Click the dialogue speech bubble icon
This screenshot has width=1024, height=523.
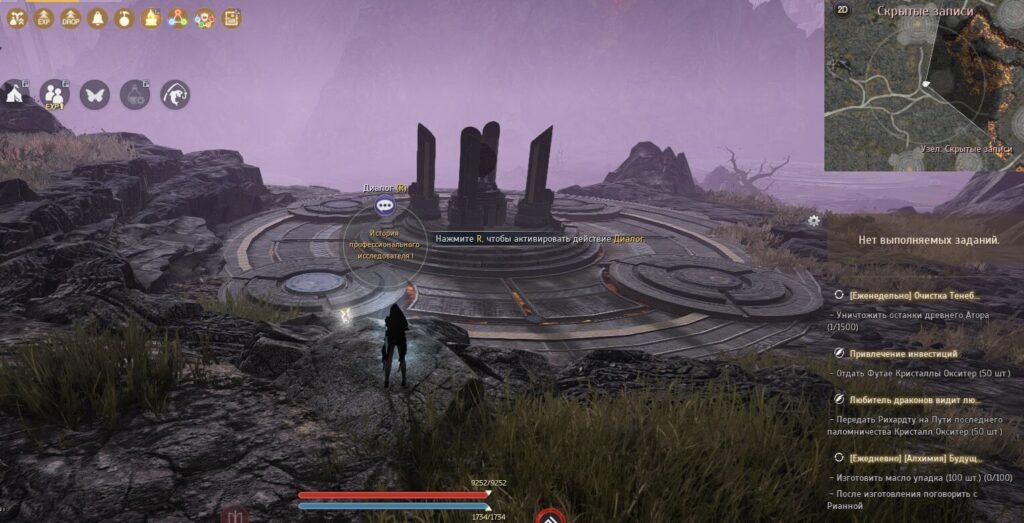(385, 205)
